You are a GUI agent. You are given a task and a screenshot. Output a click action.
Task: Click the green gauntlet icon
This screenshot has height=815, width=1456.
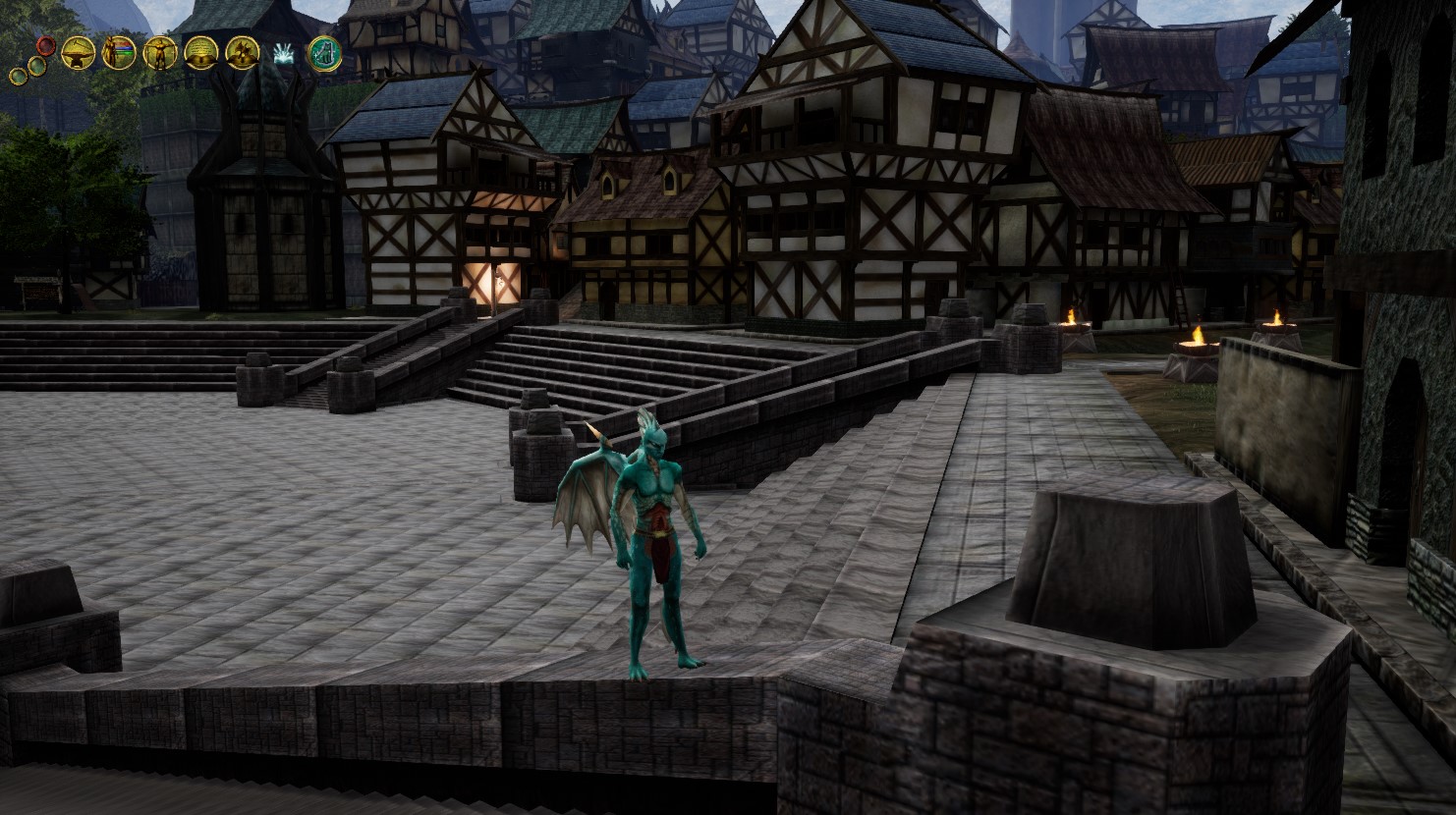pos(325,53)
